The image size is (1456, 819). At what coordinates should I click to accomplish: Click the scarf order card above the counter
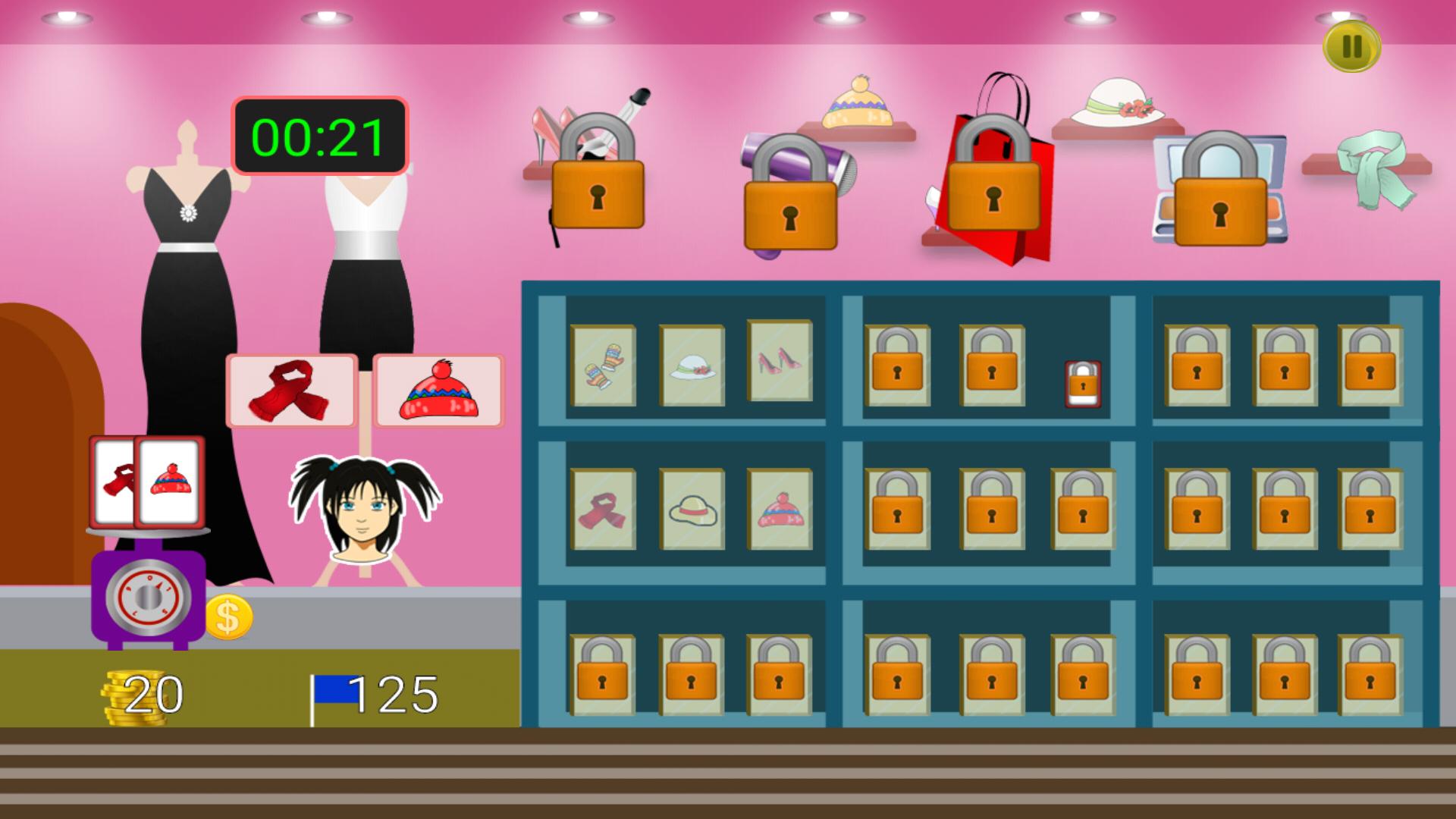[292, 393]
